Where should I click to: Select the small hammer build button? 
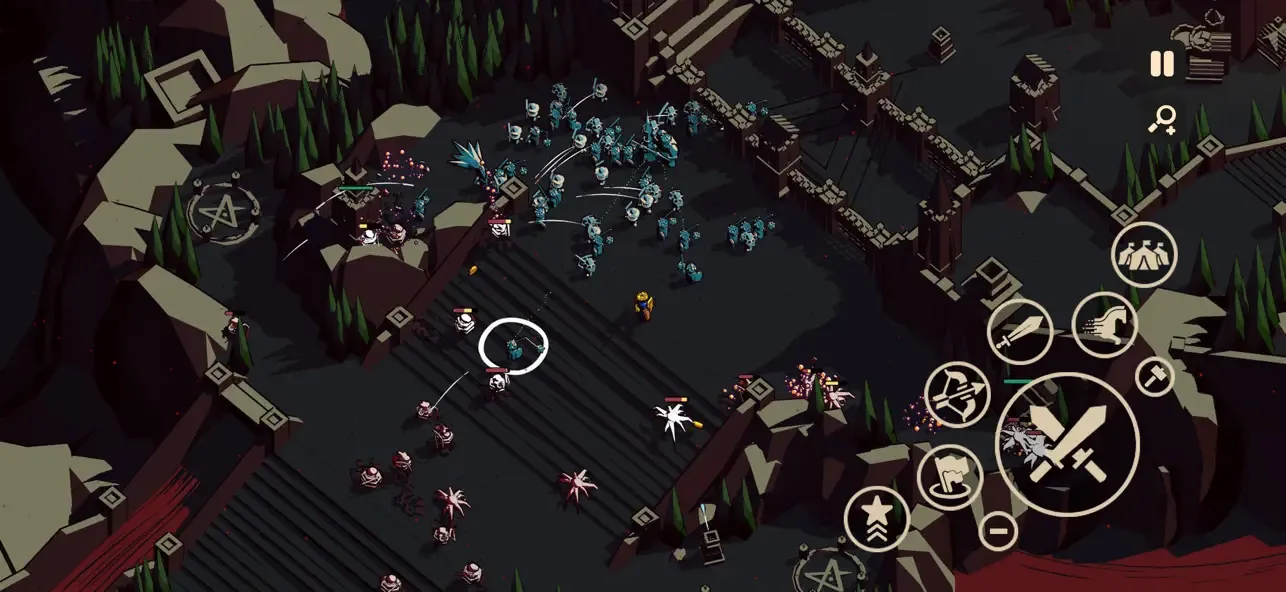click(1155, 376)
